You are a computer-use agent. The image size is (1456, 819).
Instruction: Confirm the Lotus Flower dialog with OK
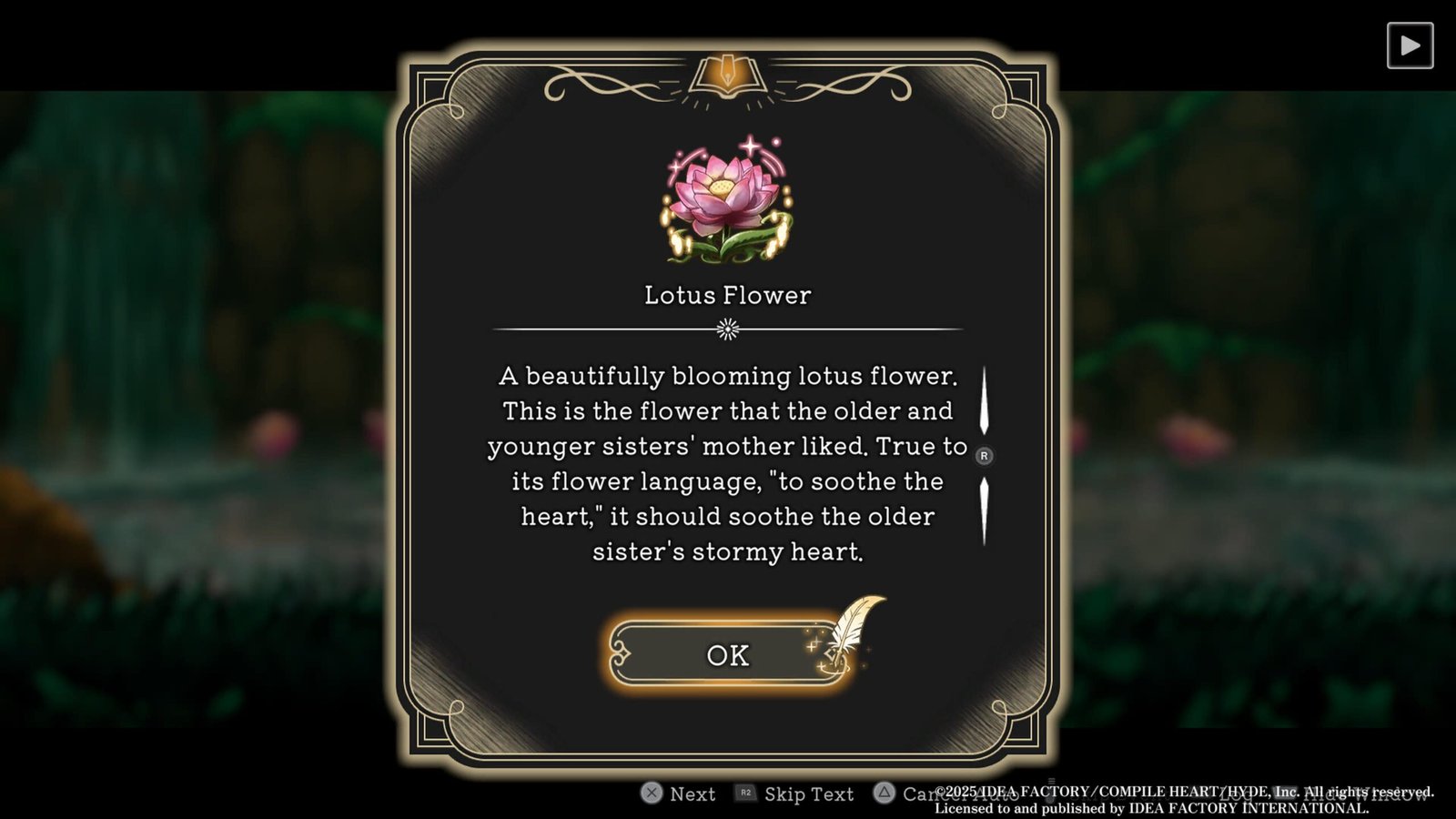click(727, 654)
